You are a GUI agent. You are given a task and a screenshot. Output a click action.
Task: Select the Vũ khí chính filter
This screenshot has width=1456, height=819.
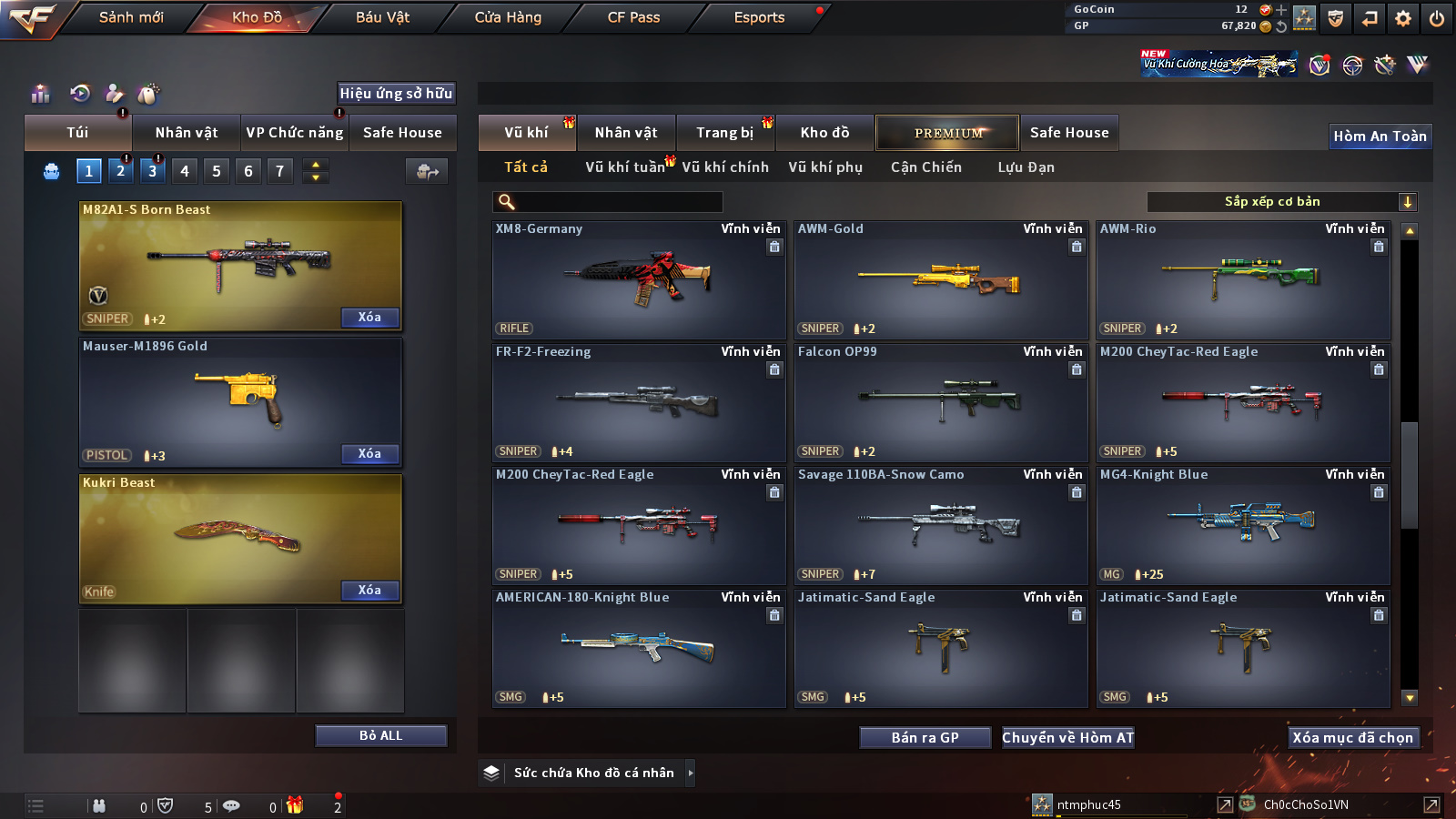tap(725, 167)
